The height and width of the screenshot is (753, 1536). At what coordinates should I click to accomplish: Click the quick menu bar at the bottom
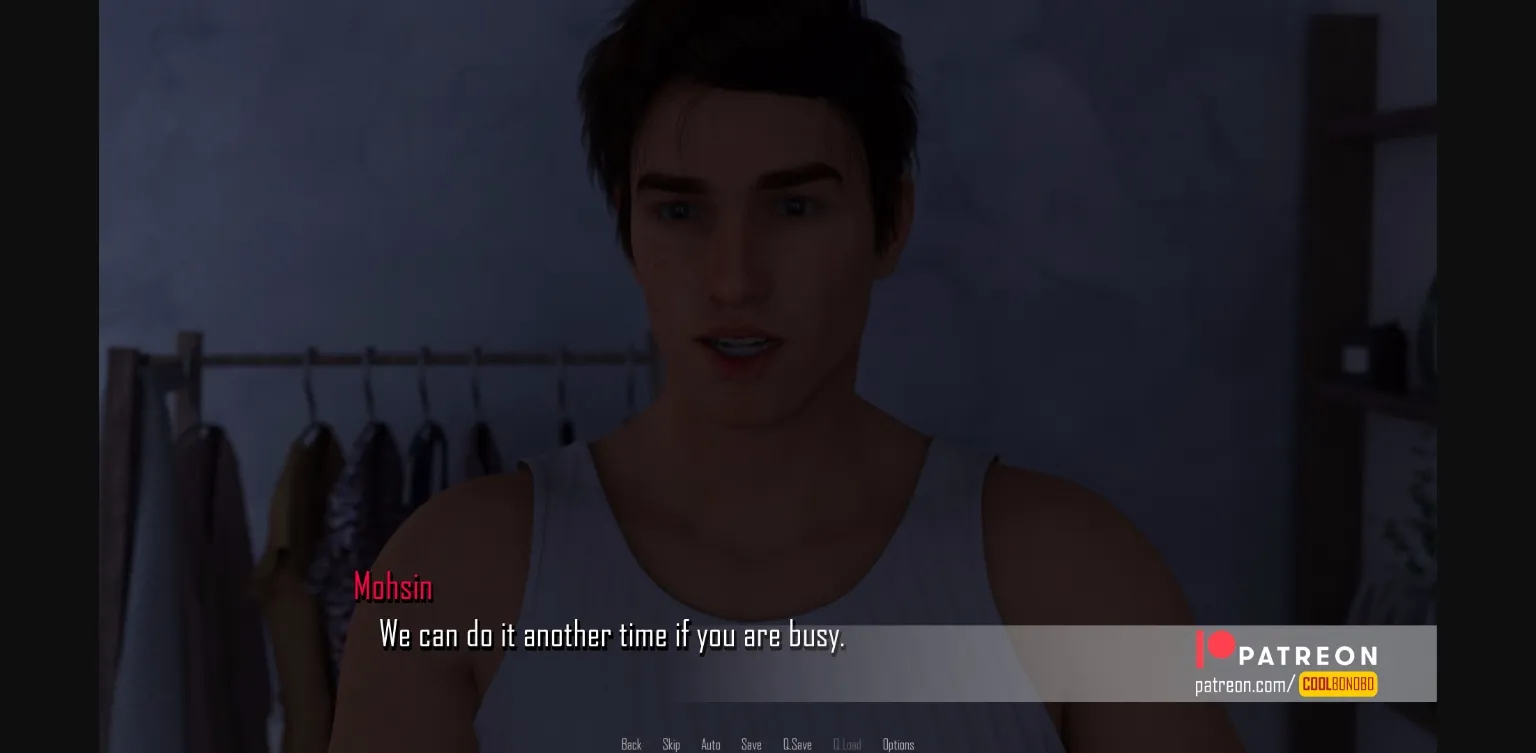(765, 744)
